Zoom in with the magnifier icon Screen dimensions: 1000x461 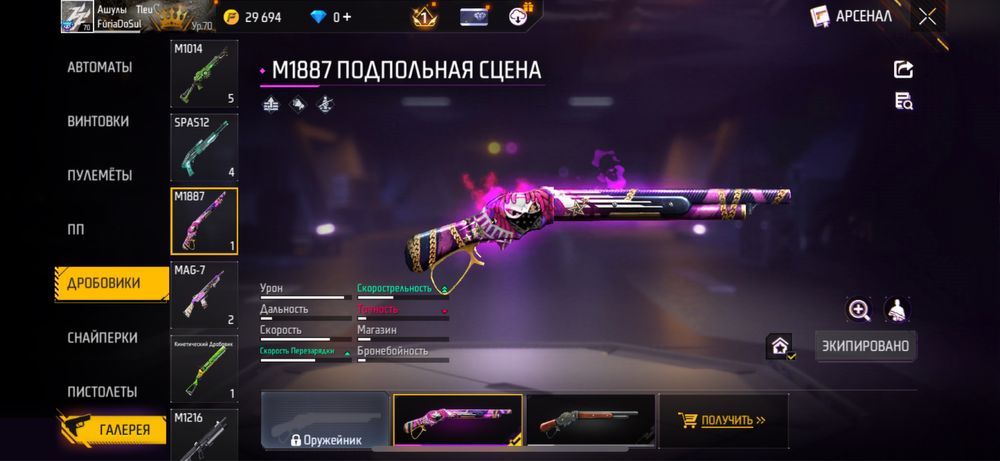[859, 310]
